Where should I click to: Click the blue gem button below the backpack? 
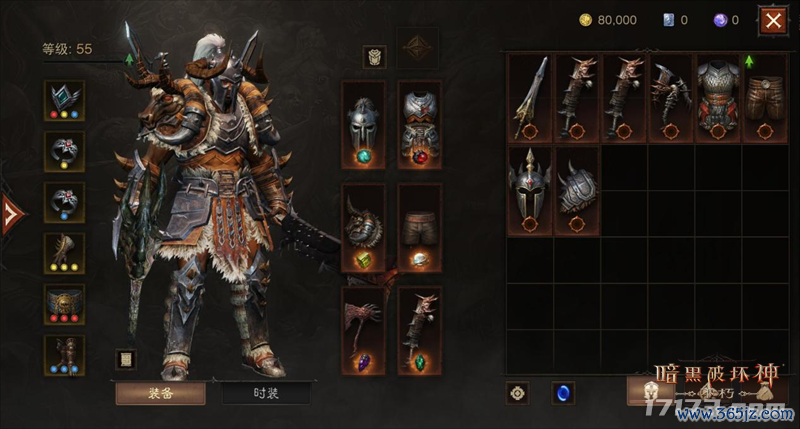[x=563, y=393]
